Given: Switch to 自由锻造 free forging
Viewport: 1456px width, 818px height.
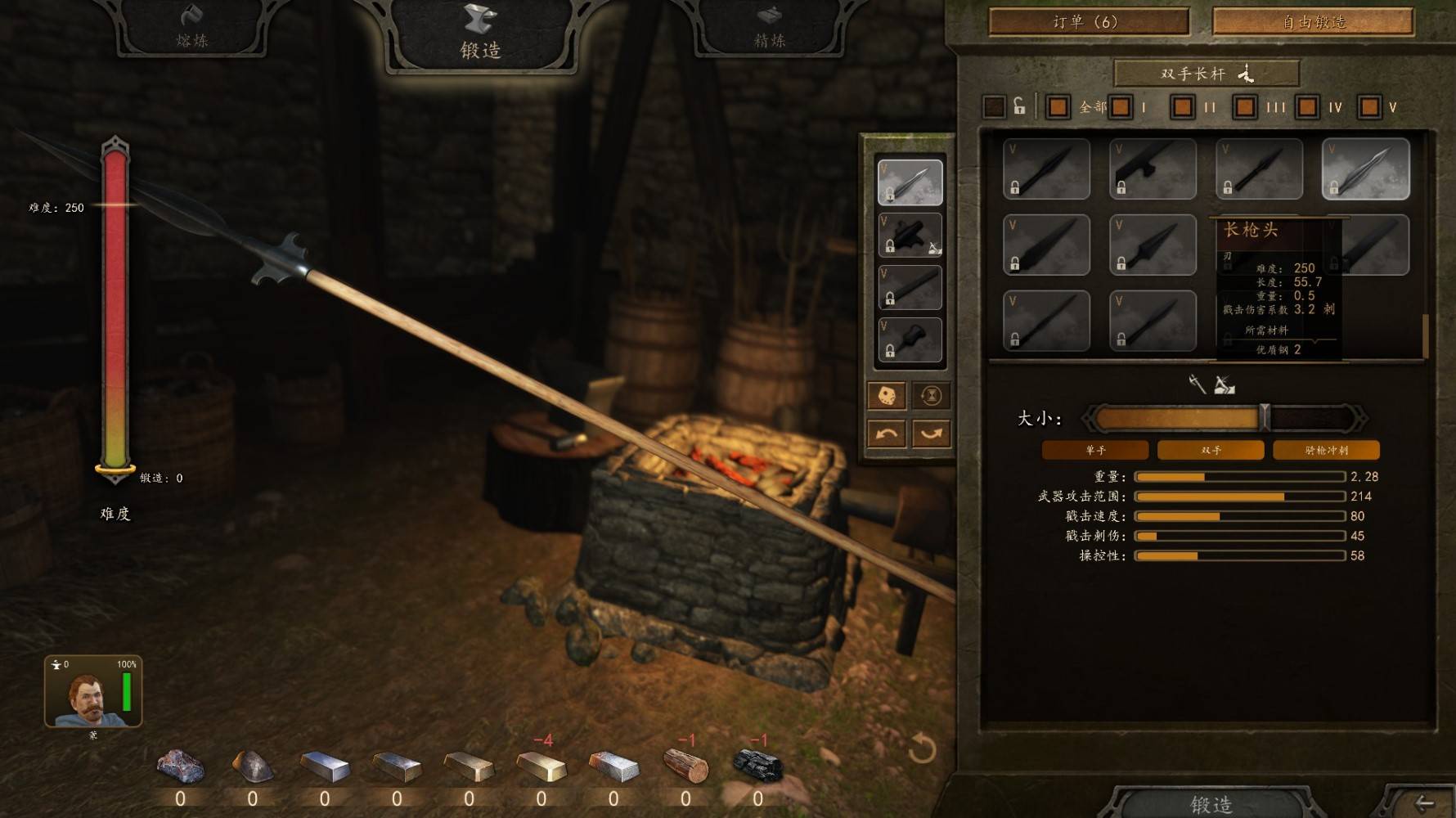Looking at the screenshot, I should pyautogui.click(x=1313, y=22).
